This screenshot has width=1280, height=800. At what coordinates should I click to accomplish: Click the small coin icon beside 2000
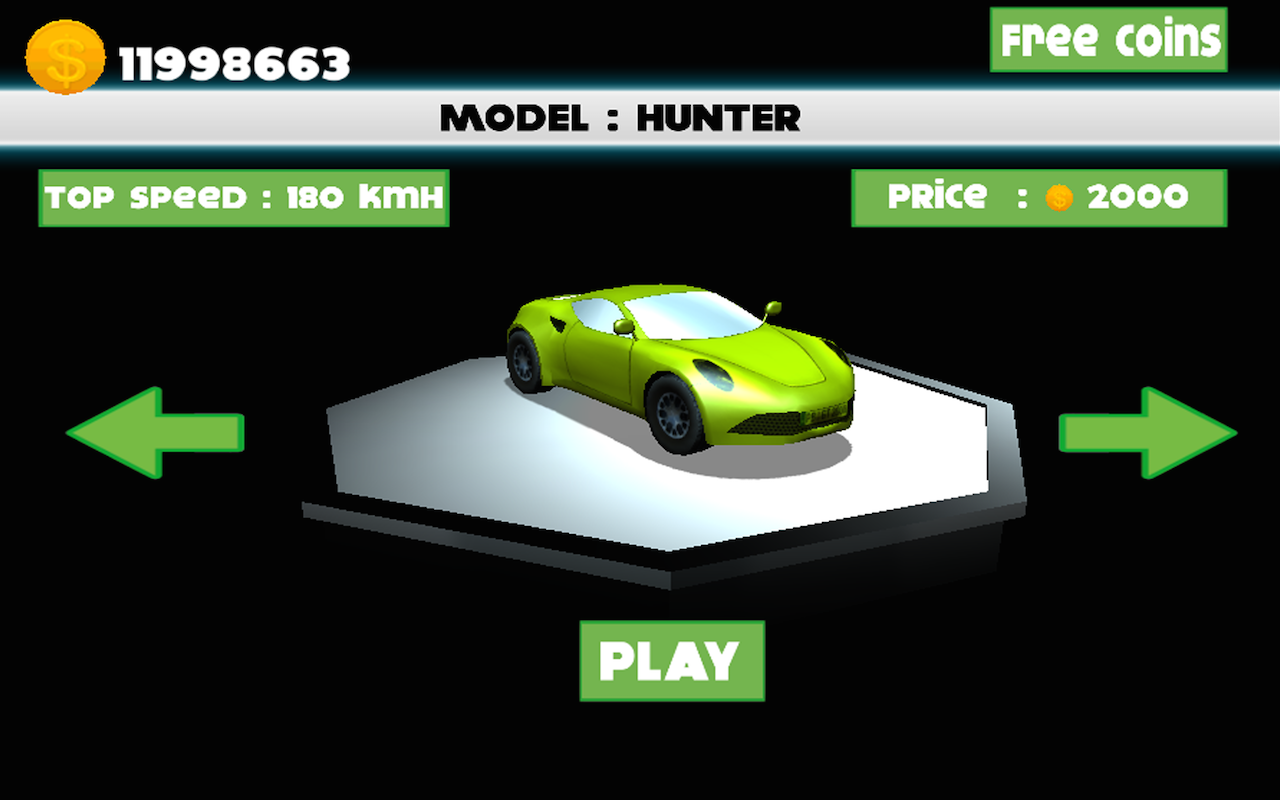1059,197
